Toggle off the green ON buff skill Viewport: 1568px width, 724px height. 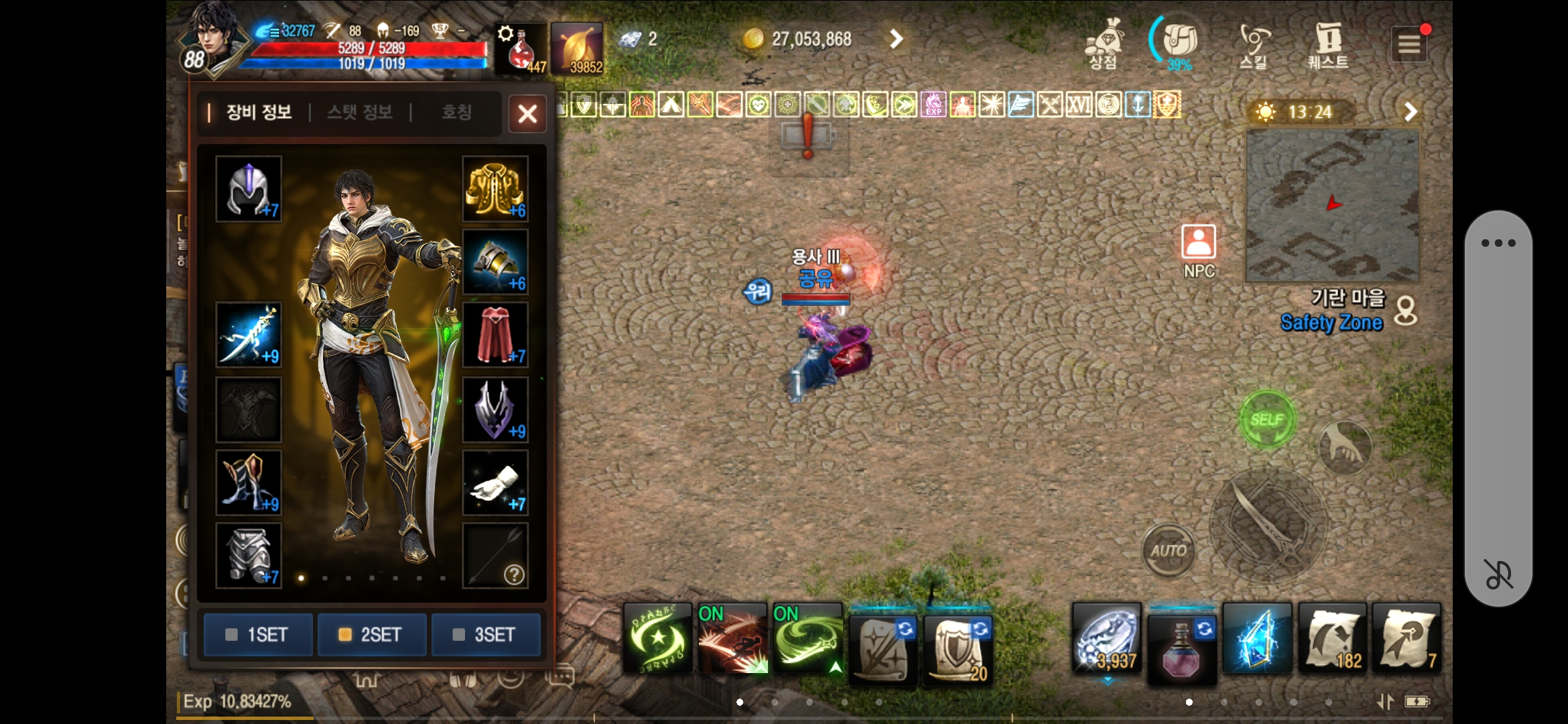807,637
